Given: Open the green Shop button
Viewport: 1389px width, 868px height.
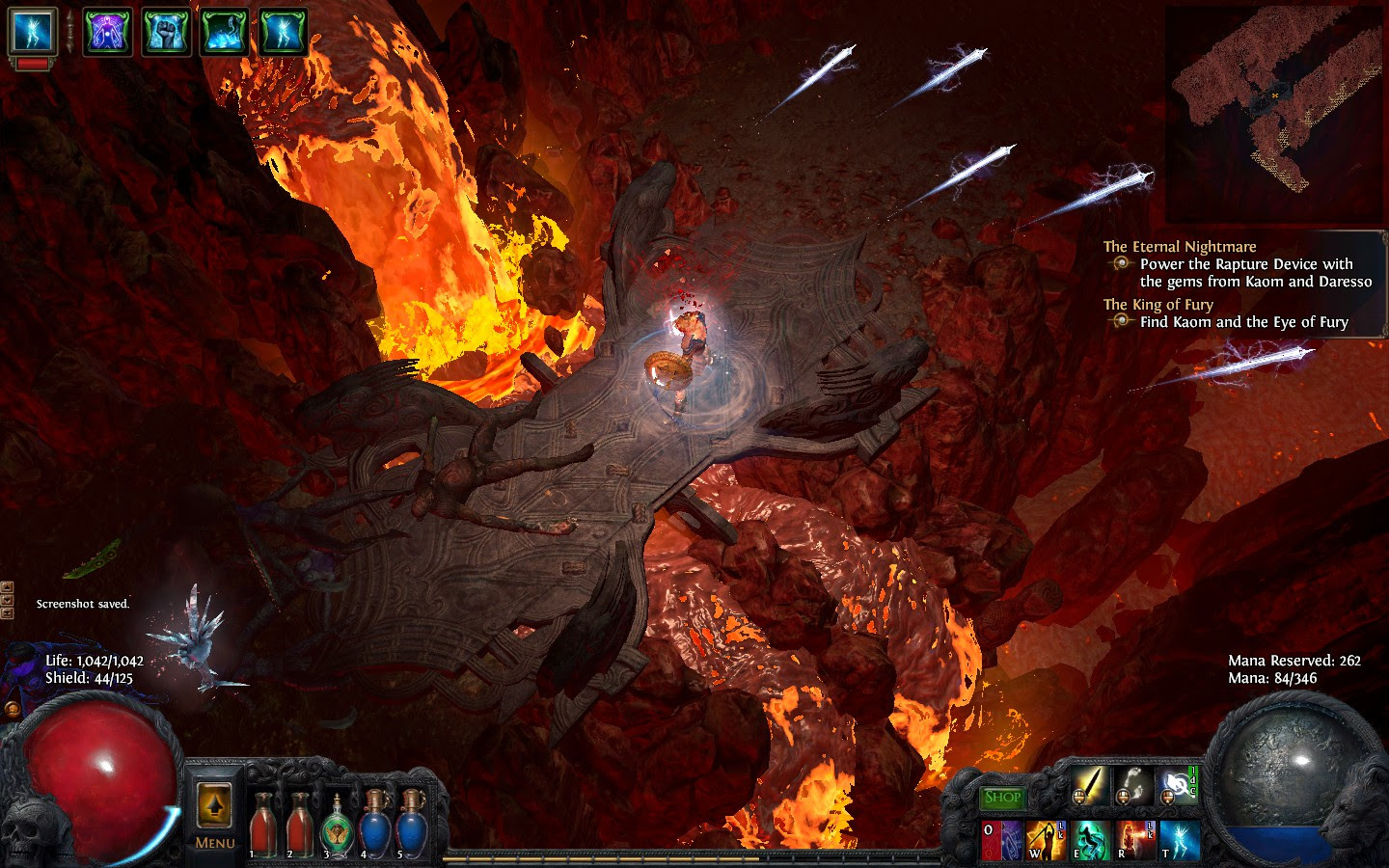Looking at the screenshot, I should click(1002, 798).
